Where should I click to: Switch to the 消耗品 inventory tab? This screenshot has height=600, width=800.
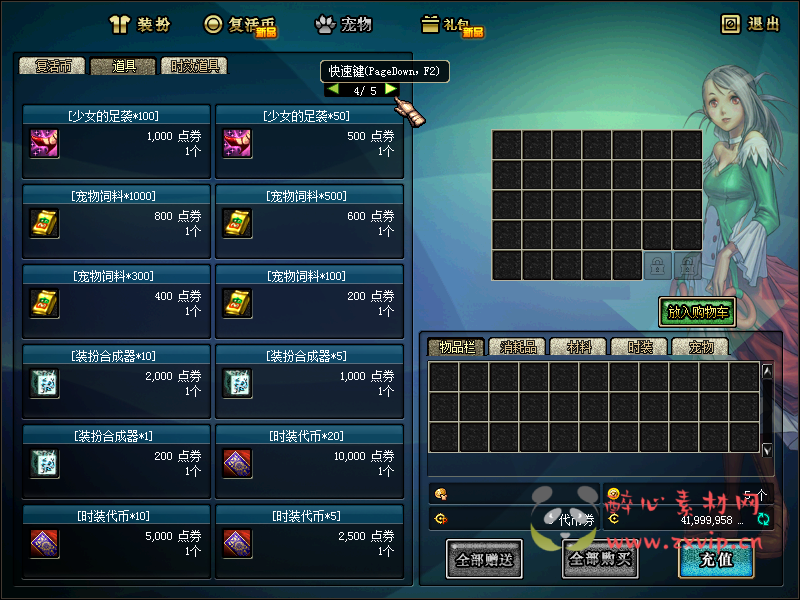516,347
